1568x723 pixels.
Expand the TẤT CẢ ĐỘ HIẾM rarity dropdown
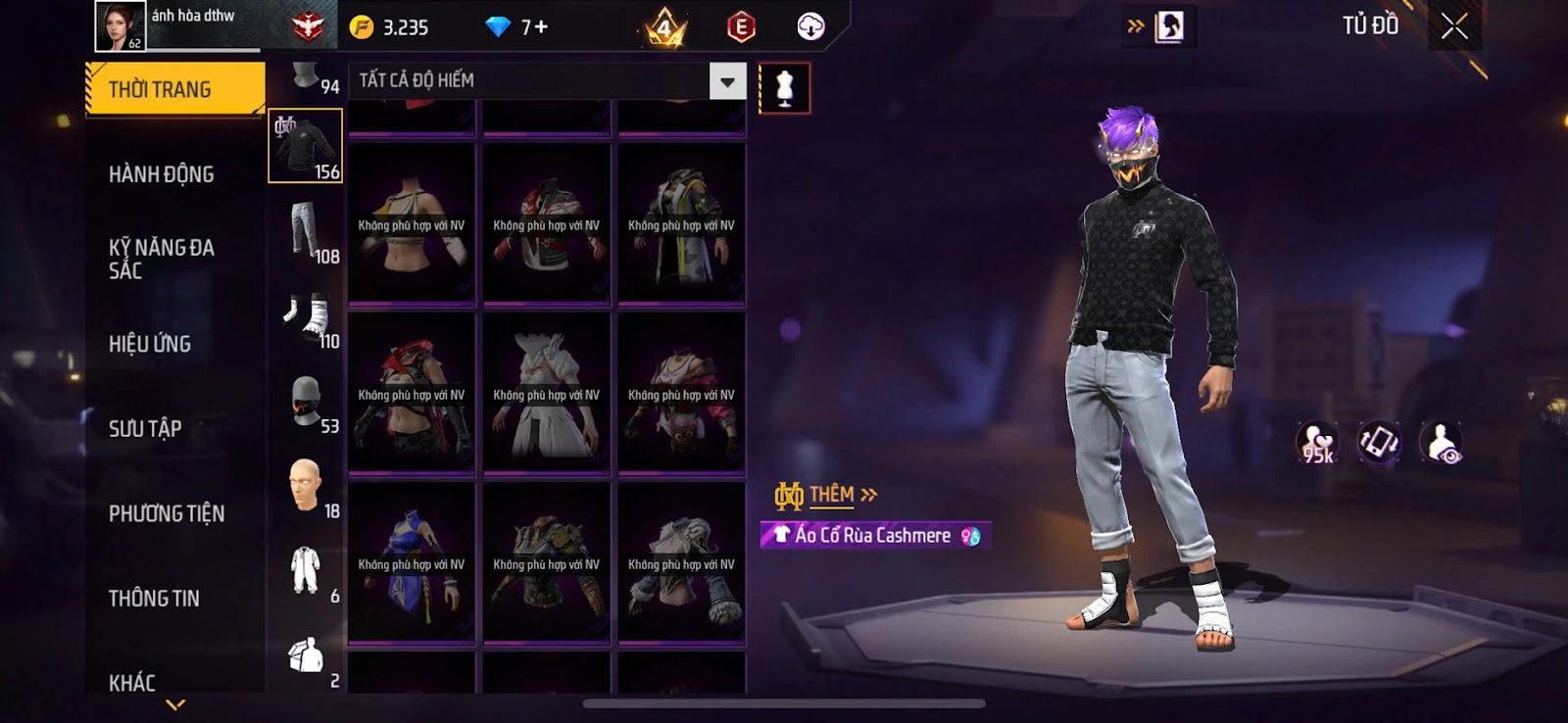point(727,81)
